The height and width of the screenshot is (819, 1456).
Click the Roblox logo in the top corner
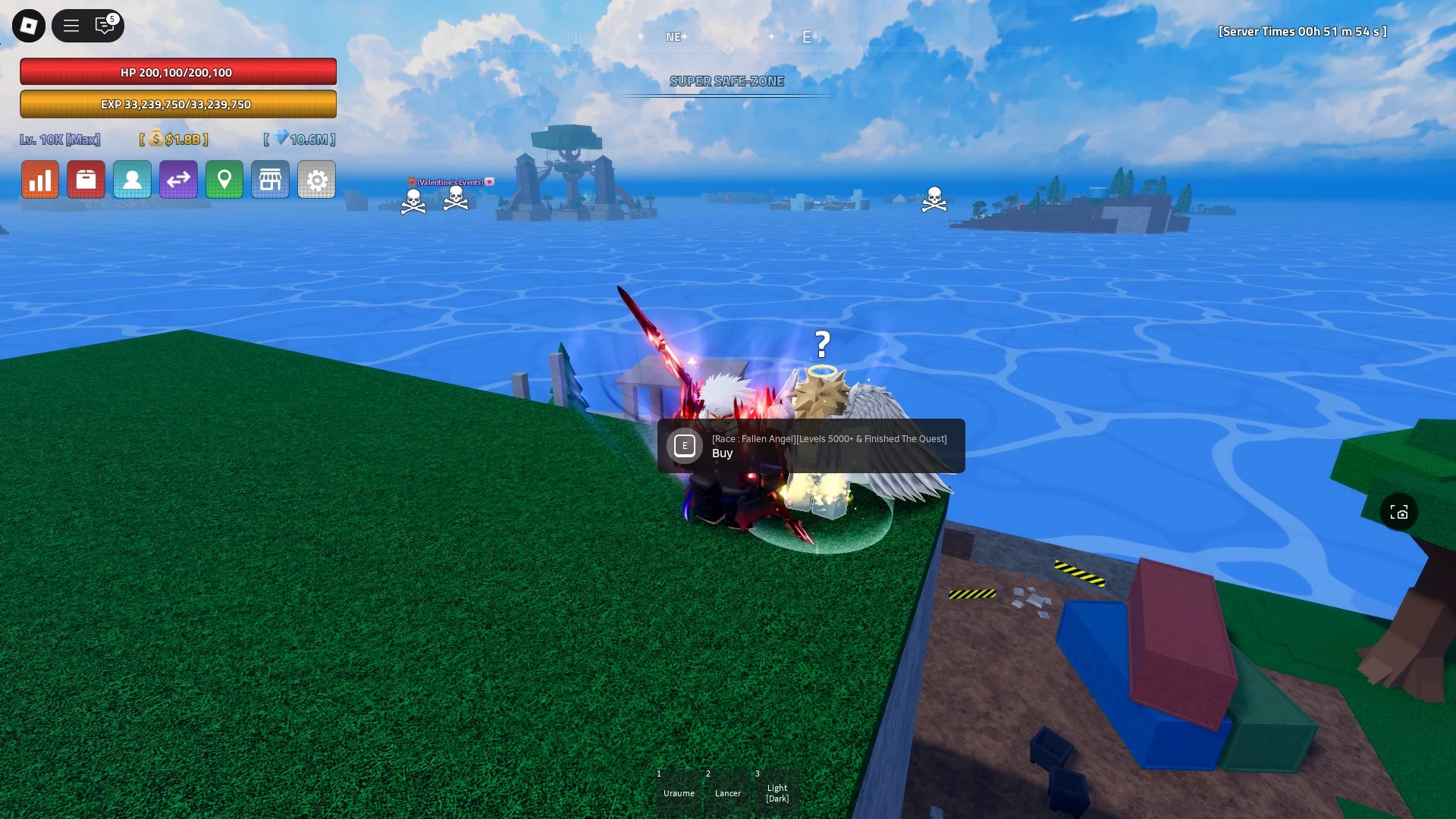(x=29, y=25)
